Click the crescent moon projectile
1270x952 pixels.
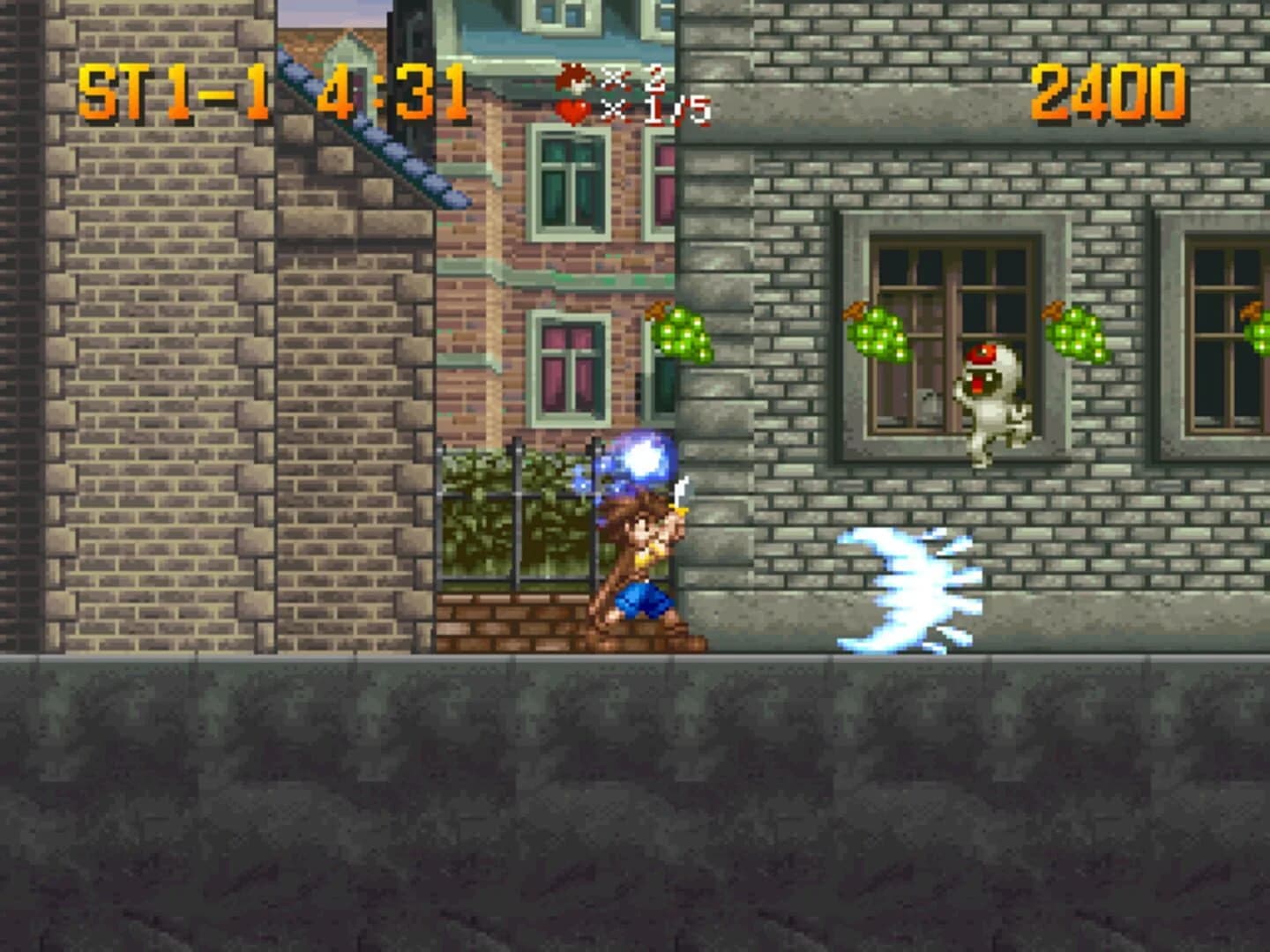coord(908,586)
